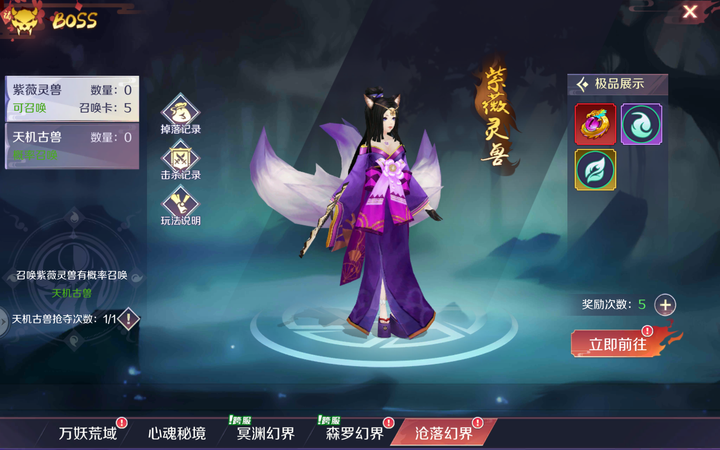Image resolution: width=720 pixels, height=450 pixels.
Task: Close the BOSS screen with the X
Action: 690,12
